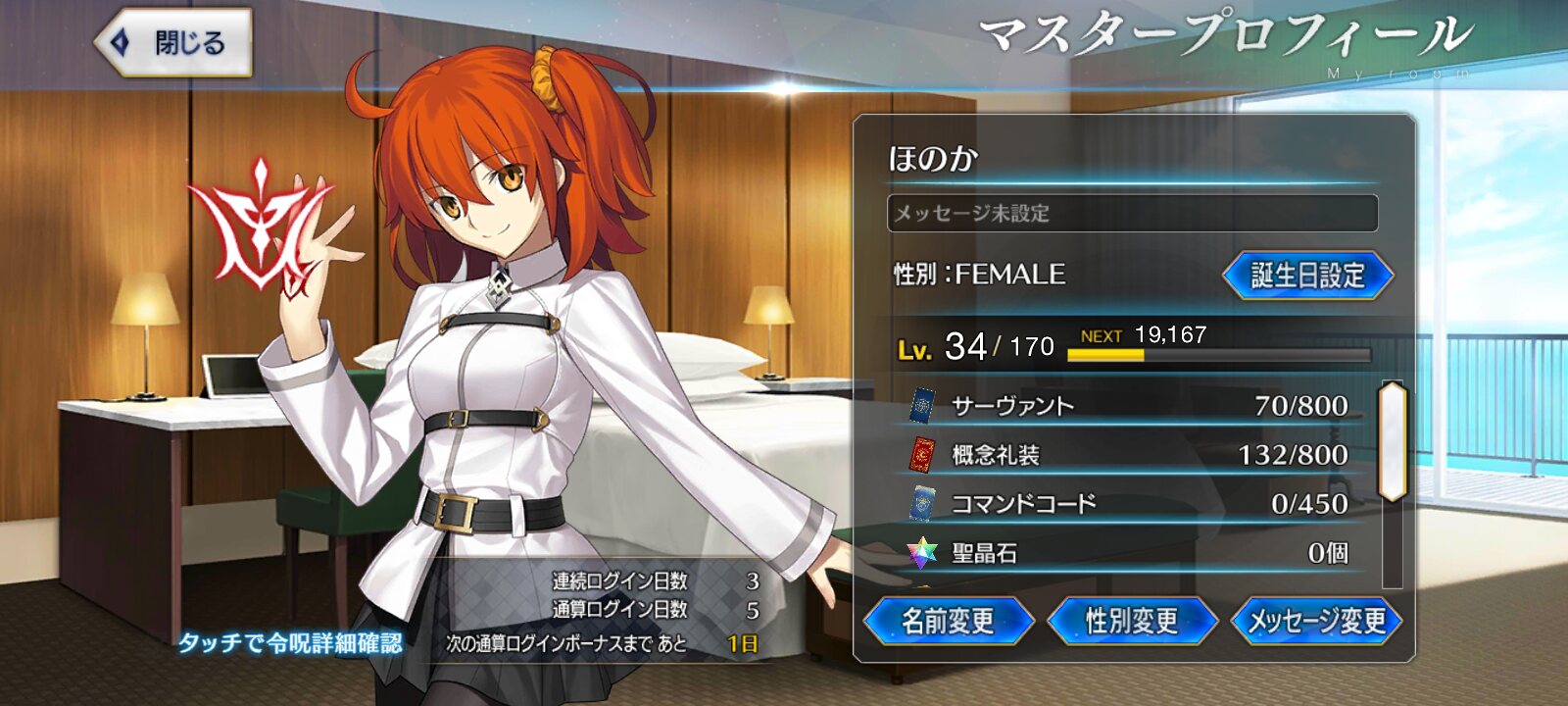1568x706 pixels.
Task: Select the 性別変更 gender change button
Action: [1132, 621]
